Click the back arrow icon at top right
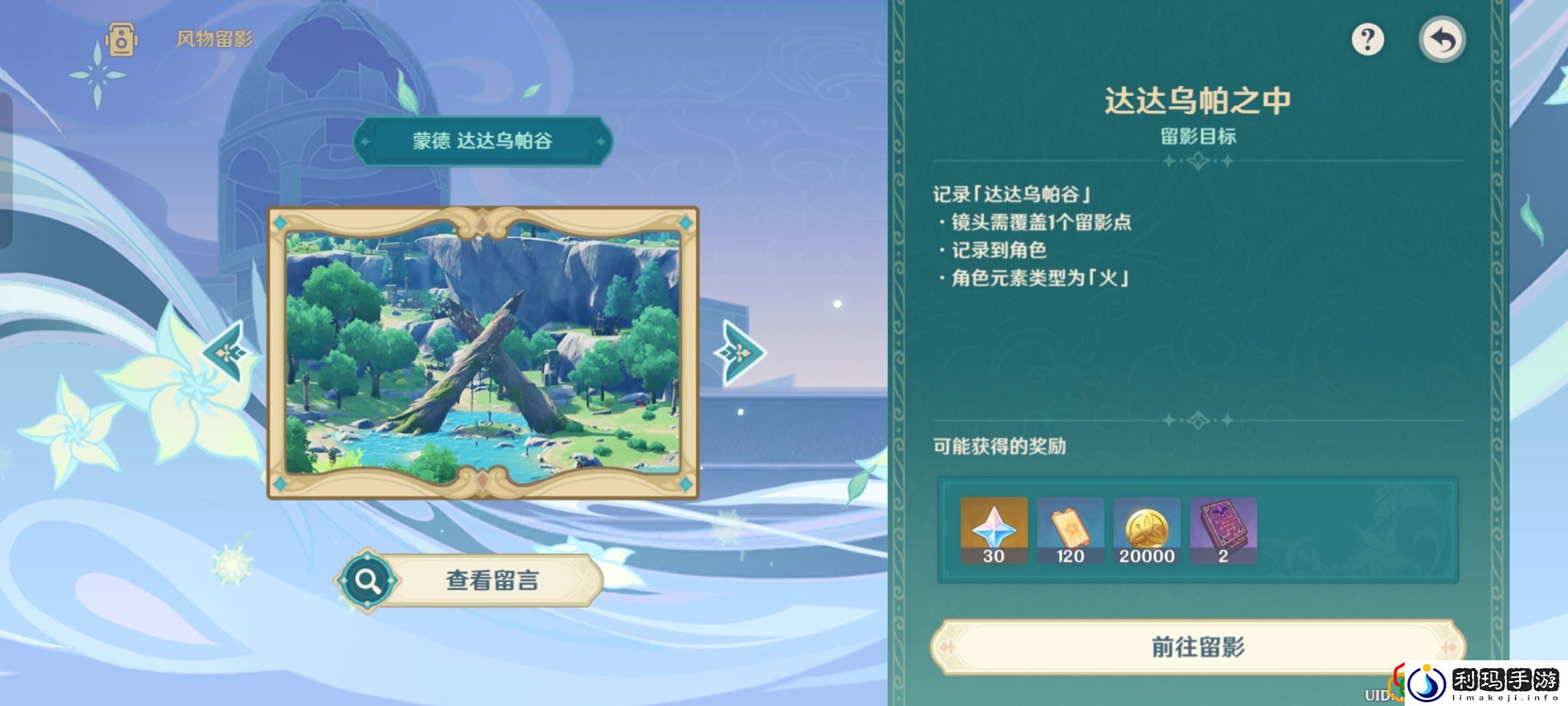1568x706 pixels. coord(1443,39)
